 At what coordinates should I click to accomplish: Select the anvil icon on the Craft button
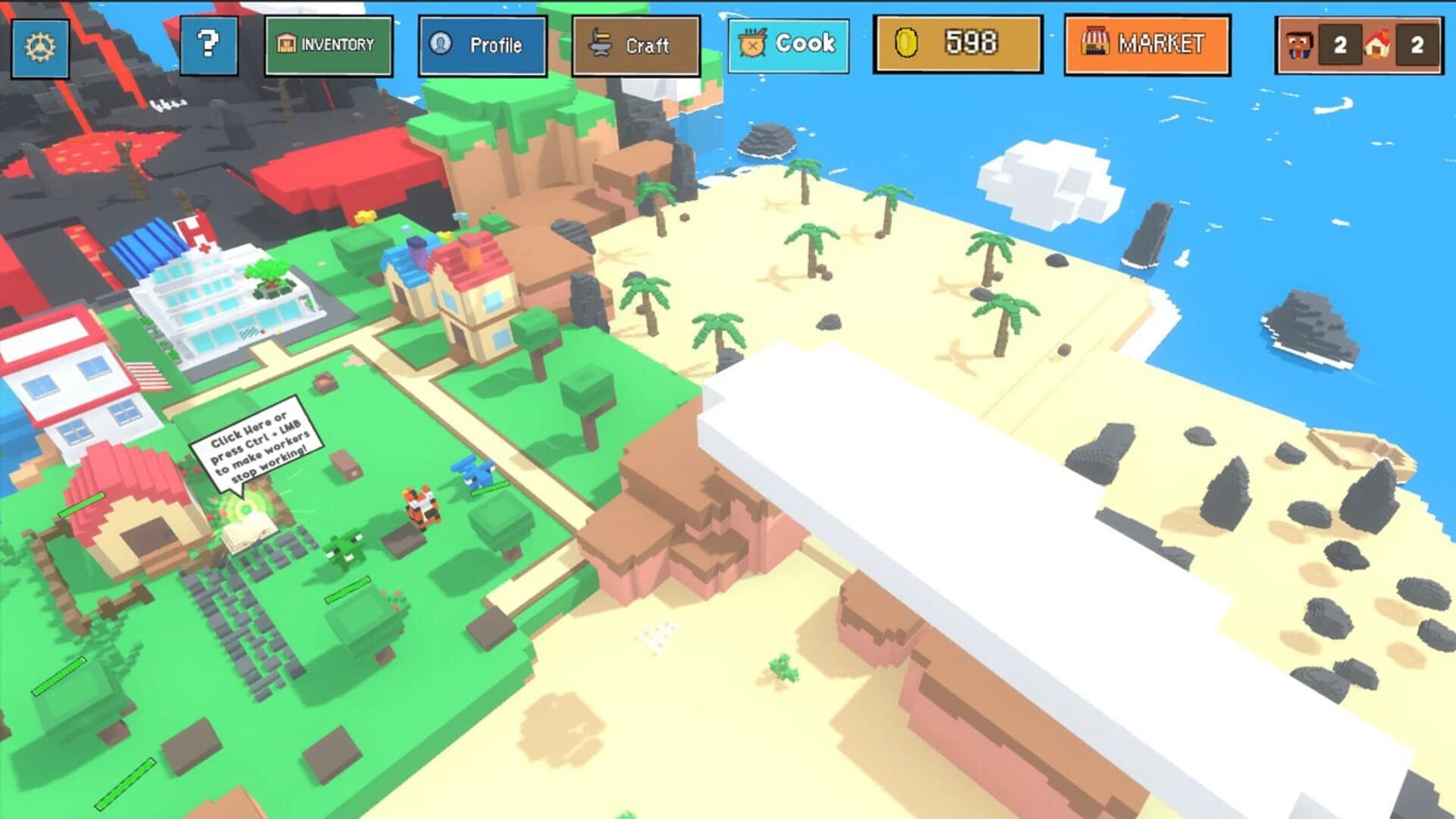tap(599, 44)
